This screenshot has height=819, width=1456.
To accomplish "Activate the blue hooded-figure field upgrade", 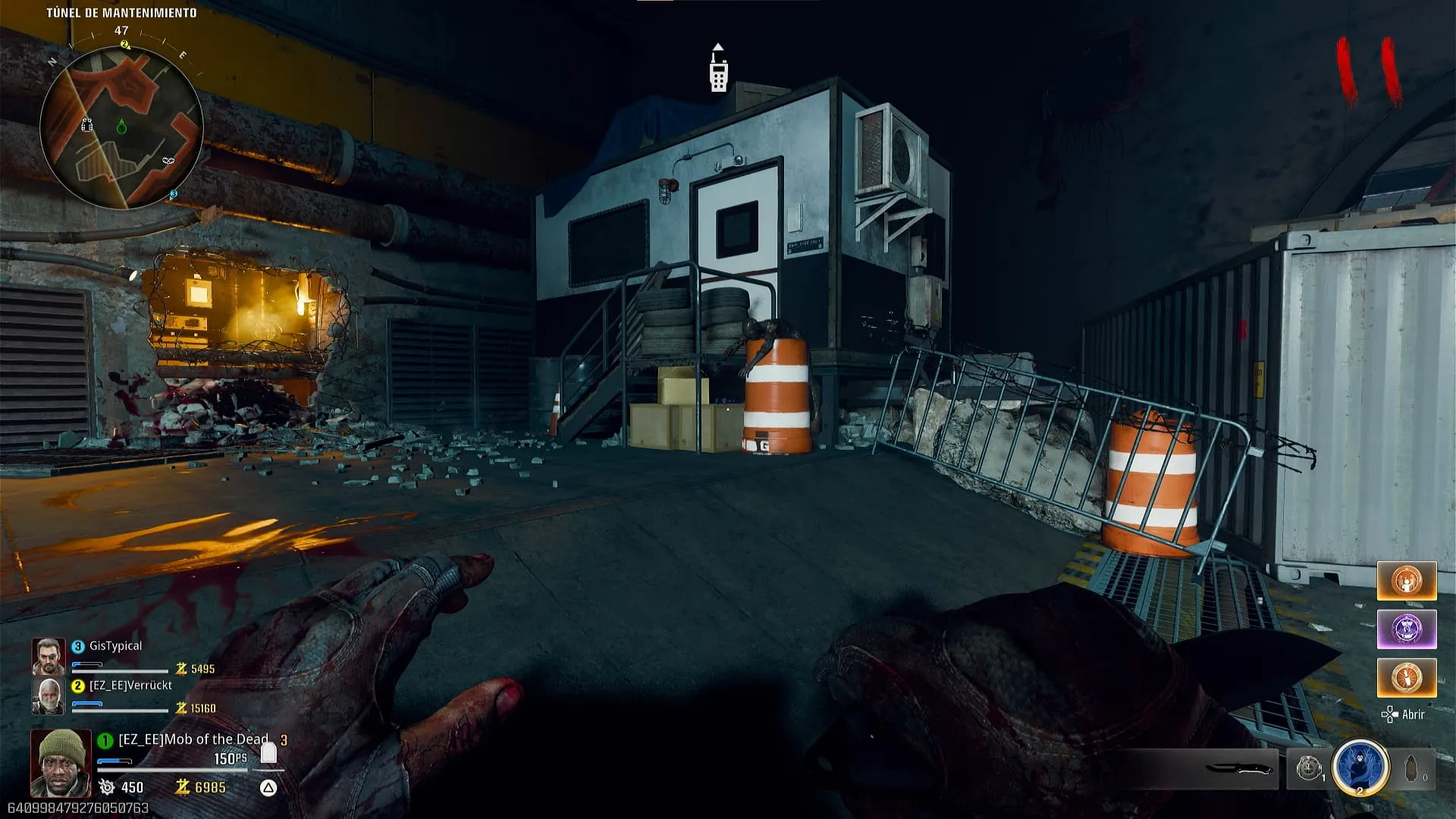I will click(1360, 767).
